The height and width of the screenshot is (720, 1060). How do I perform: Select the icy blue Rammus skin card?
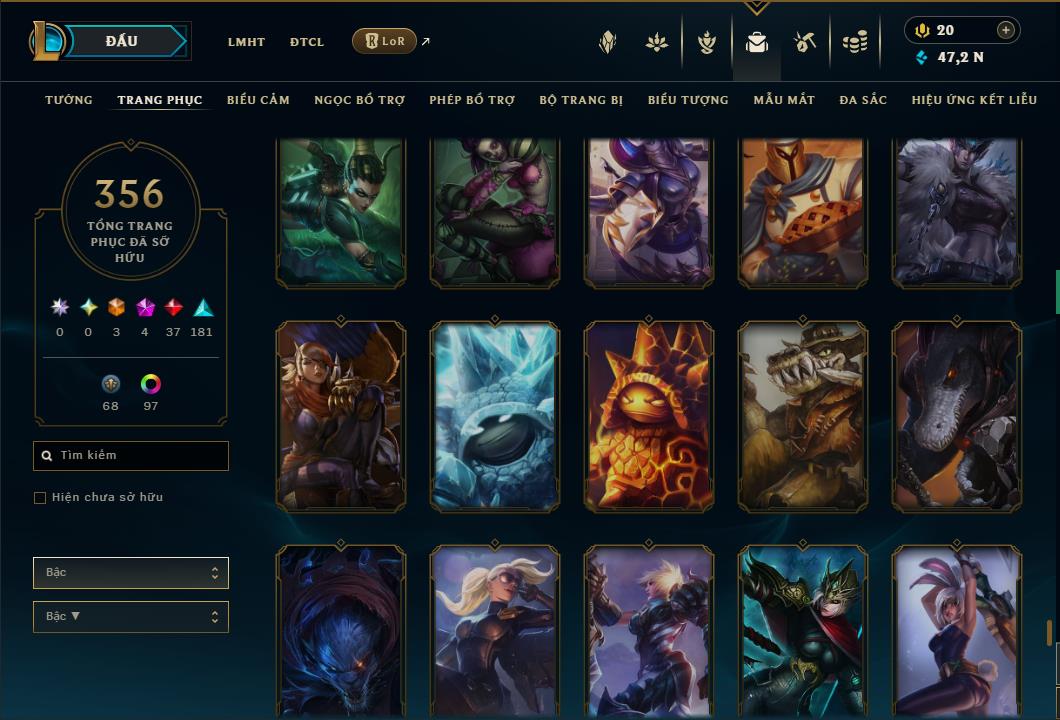(x=495, y=416)
